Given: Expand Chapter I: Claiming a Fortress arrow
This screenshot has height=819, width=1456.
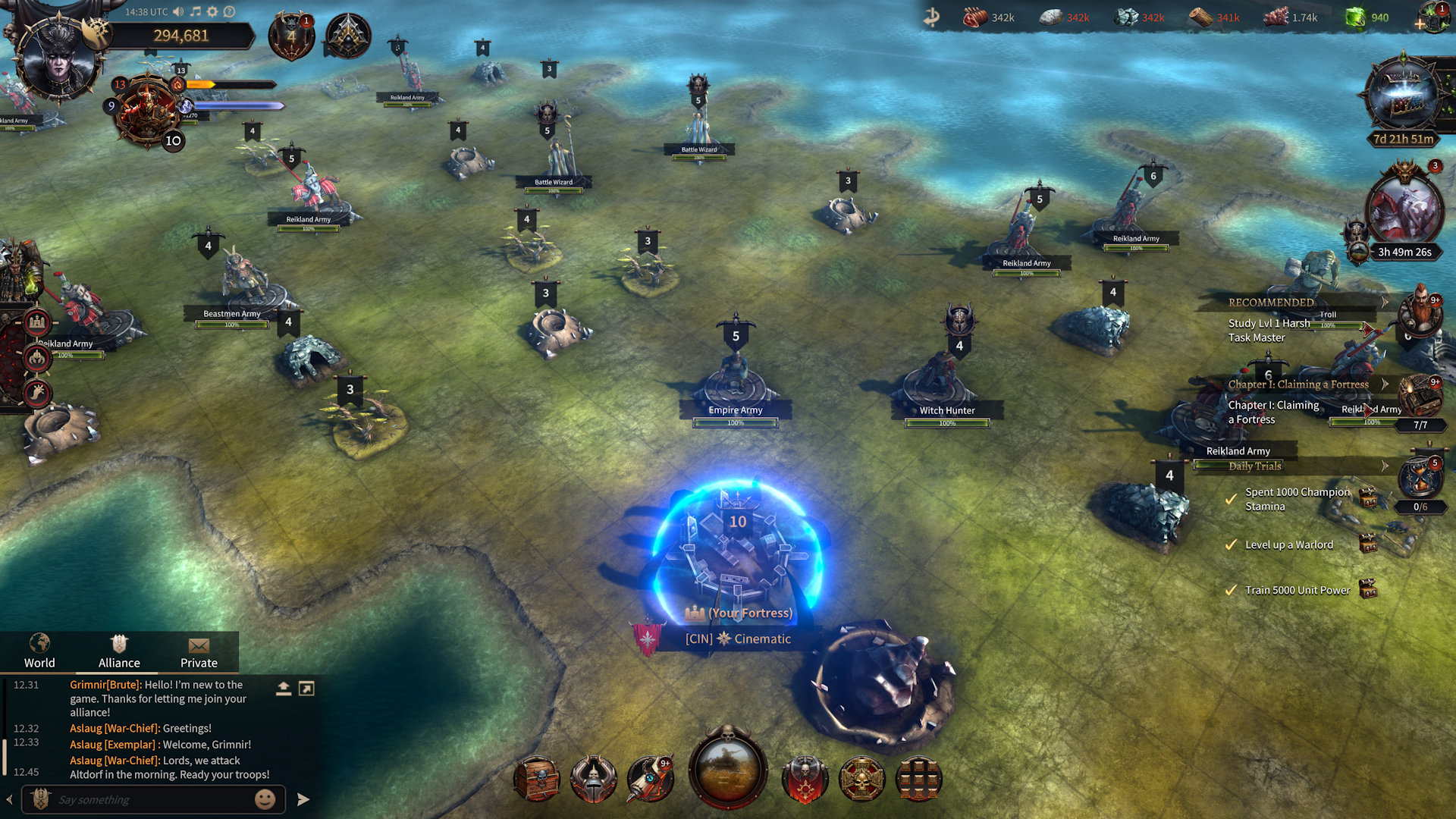Looking at the screenshot, I should [x=1385, y=384].
